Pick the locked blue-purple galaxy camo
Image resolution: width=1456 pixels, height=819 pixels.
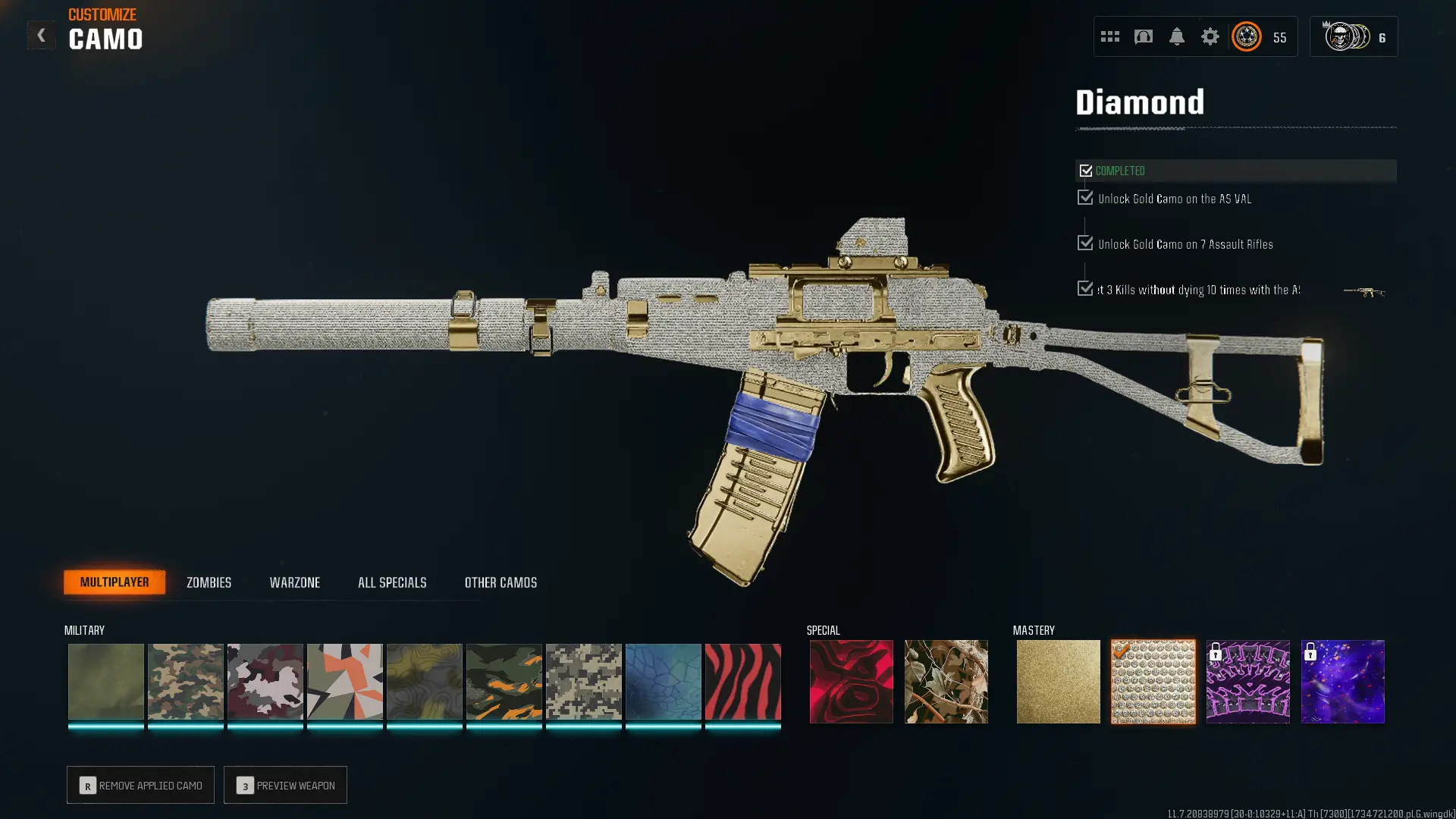(x=1342, y=681)
